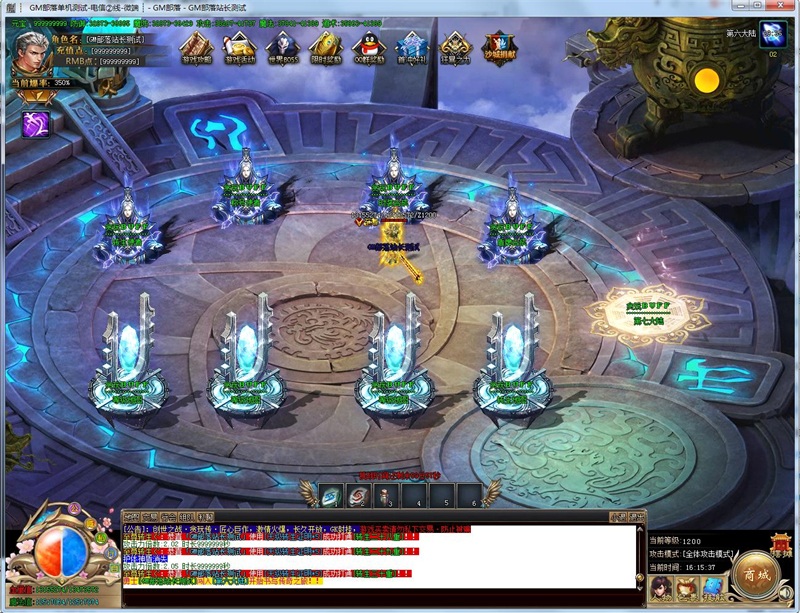
Task: Open the bag icon beside 人物
Action: coord(687,587)
